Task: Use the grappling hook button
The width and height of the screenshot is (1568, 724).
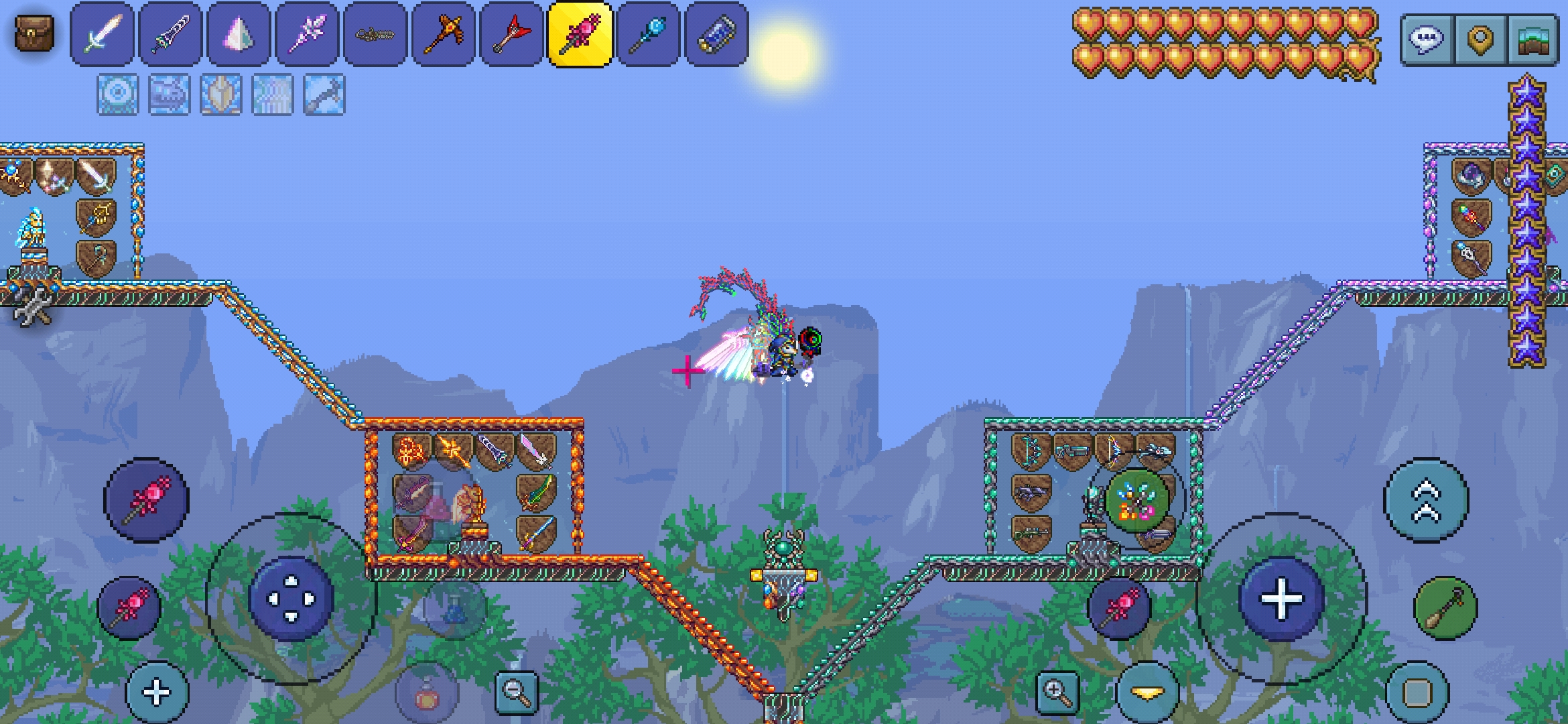Action: [x=1445, y=608]
